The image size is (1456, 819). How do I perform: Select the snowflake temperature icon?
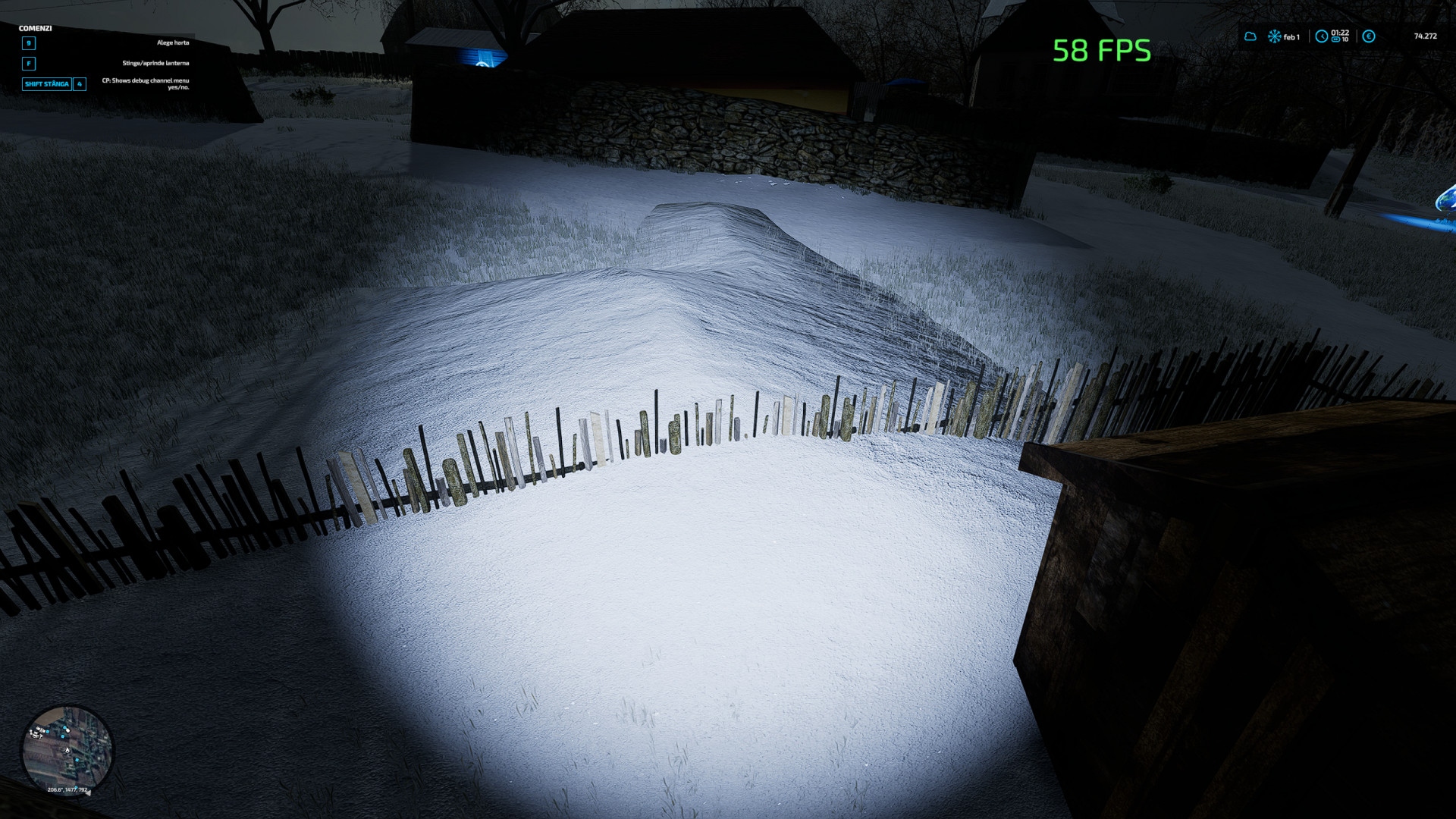coord(1275,36)
